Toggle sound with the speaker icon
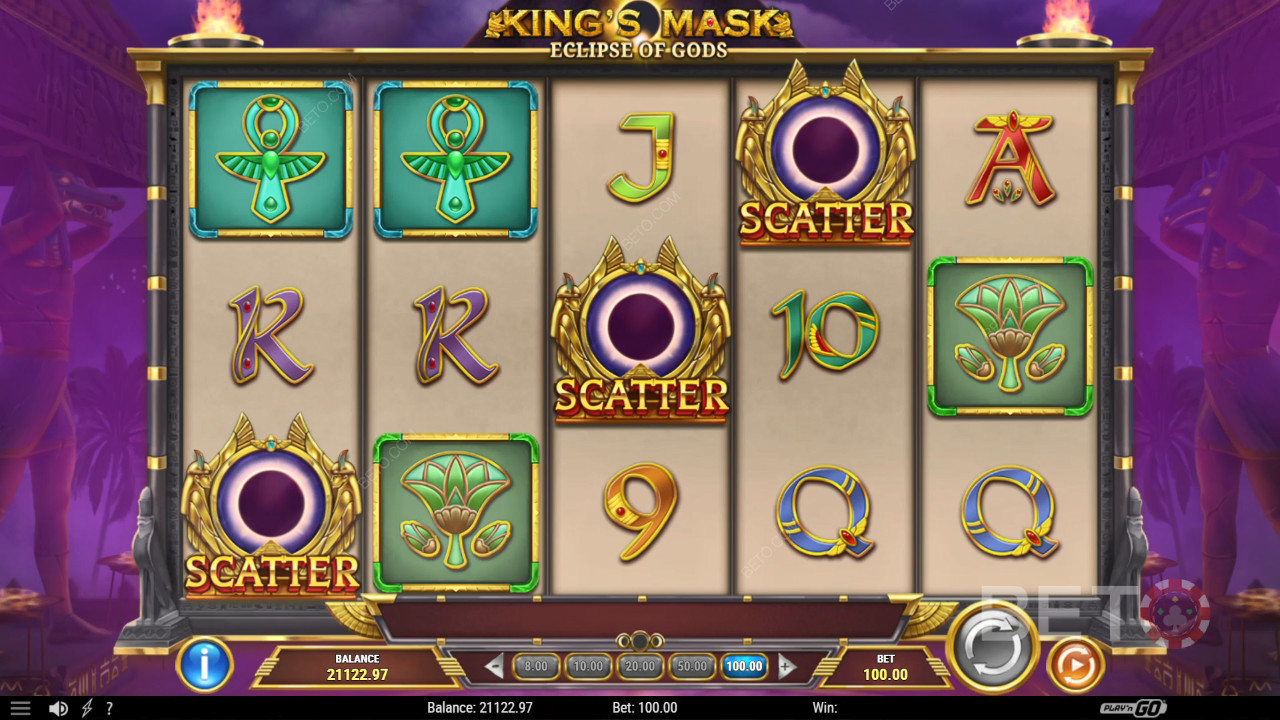This screenshot has width=1280, height=720. tap(59, 708)
